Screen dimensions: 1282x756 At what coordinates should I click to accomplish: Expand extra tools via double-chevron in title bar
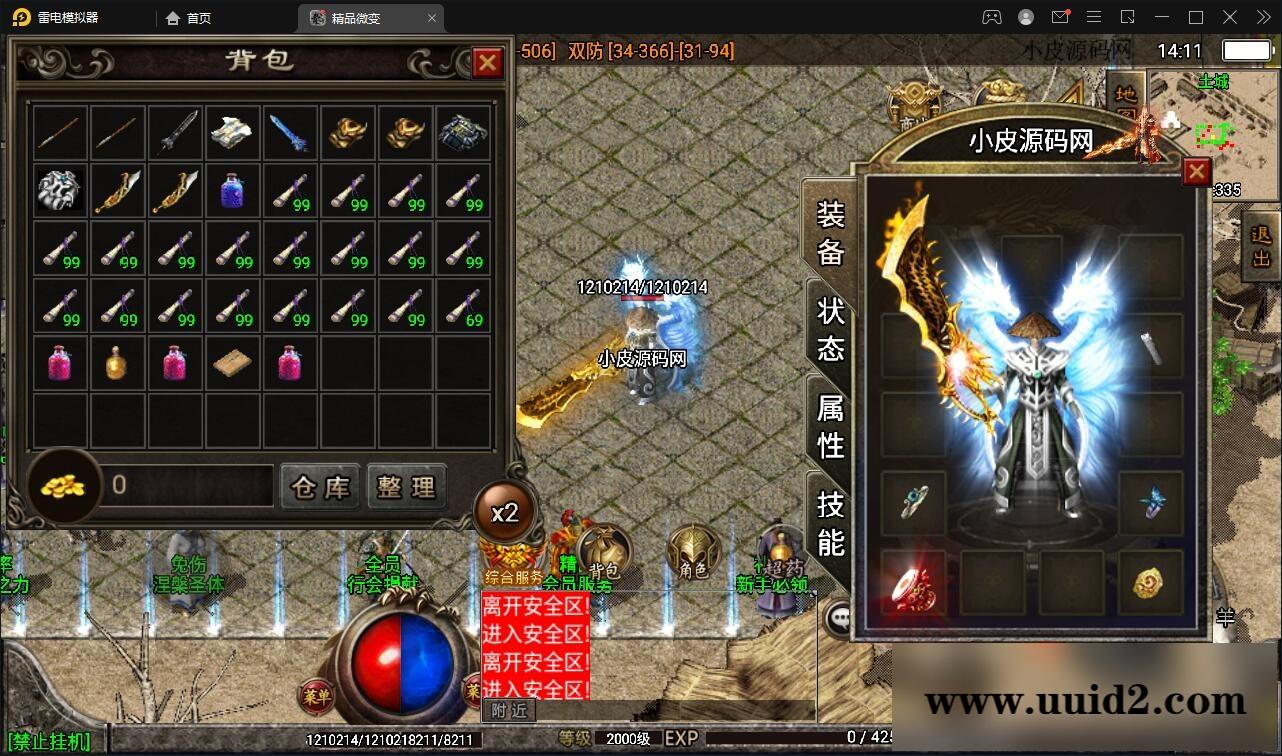(x=1262, y=17)
